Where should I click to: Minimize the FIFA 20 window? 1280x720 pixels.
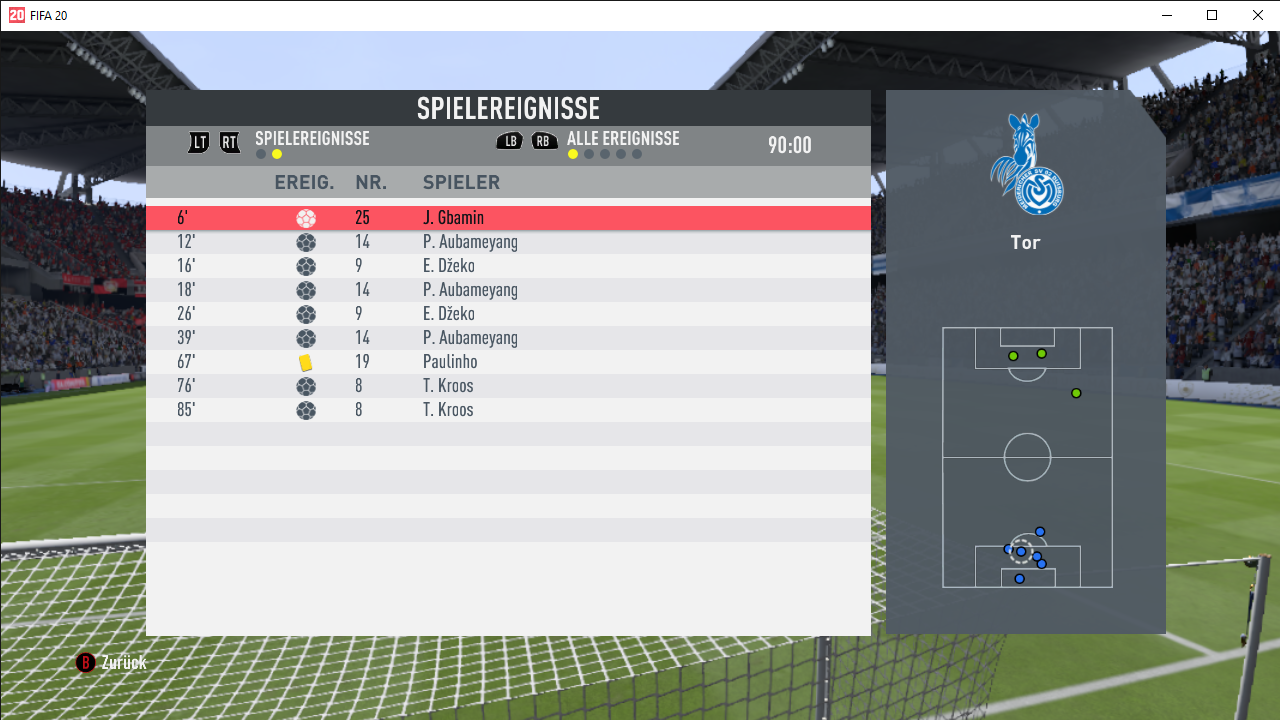coord(1167,15)
